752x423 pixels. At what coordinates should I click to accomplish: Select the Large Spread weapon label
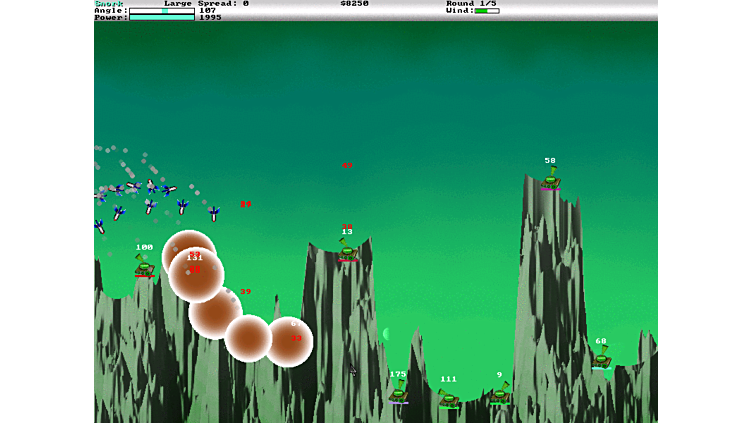click(x=206, y=4)
